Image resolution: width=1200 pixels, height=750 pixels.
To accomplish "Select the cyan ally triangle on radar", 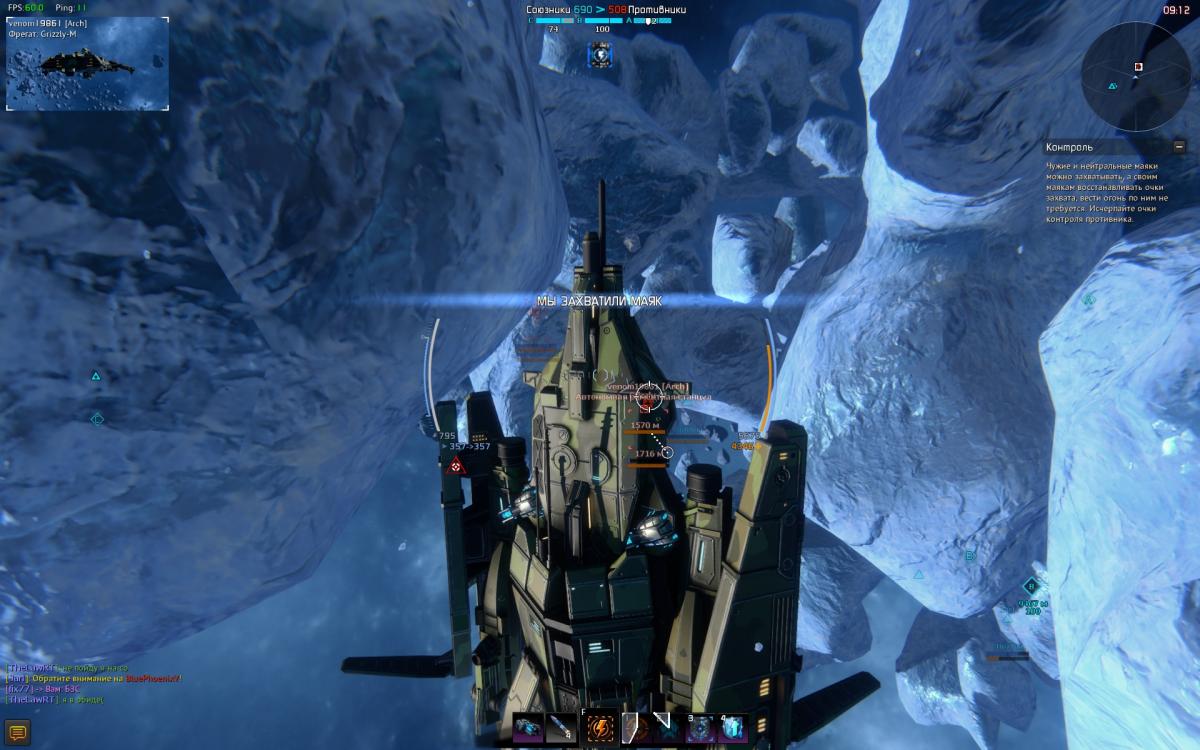I will [1112, 87].
